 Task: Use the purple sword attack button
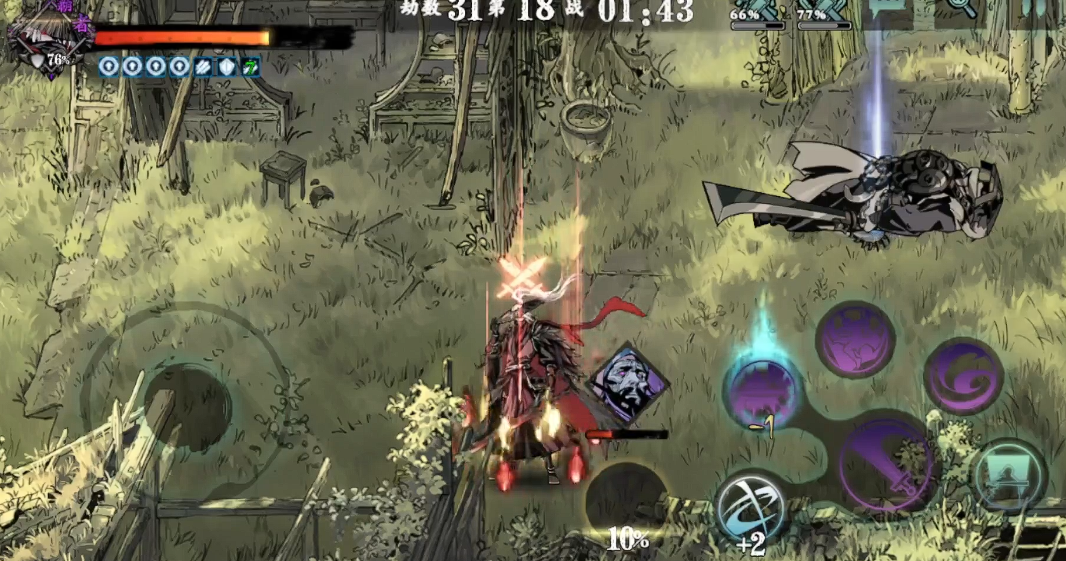tap(885, 464)
